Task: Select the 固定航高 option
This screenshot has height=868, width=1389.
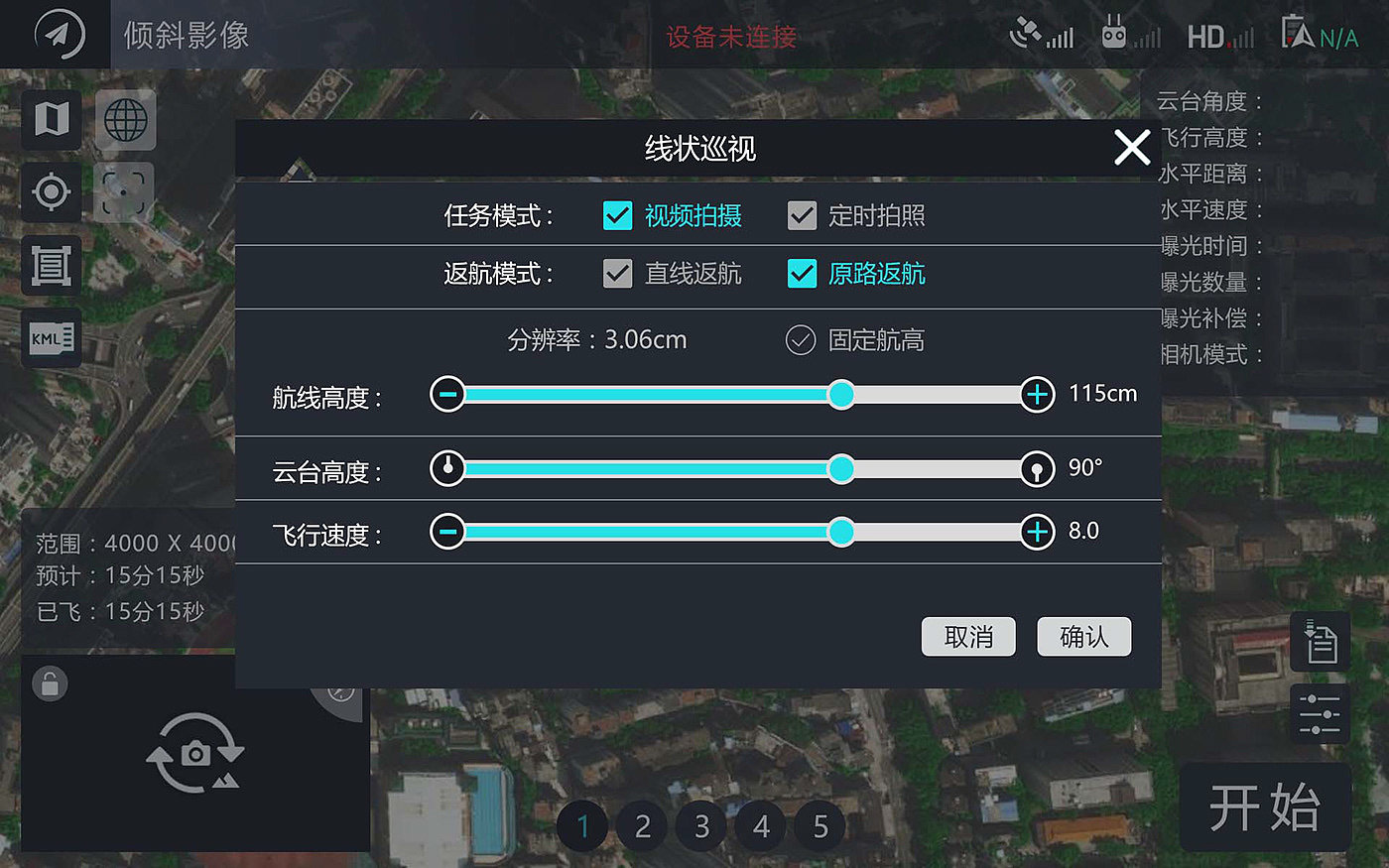Action: point(801,340)
